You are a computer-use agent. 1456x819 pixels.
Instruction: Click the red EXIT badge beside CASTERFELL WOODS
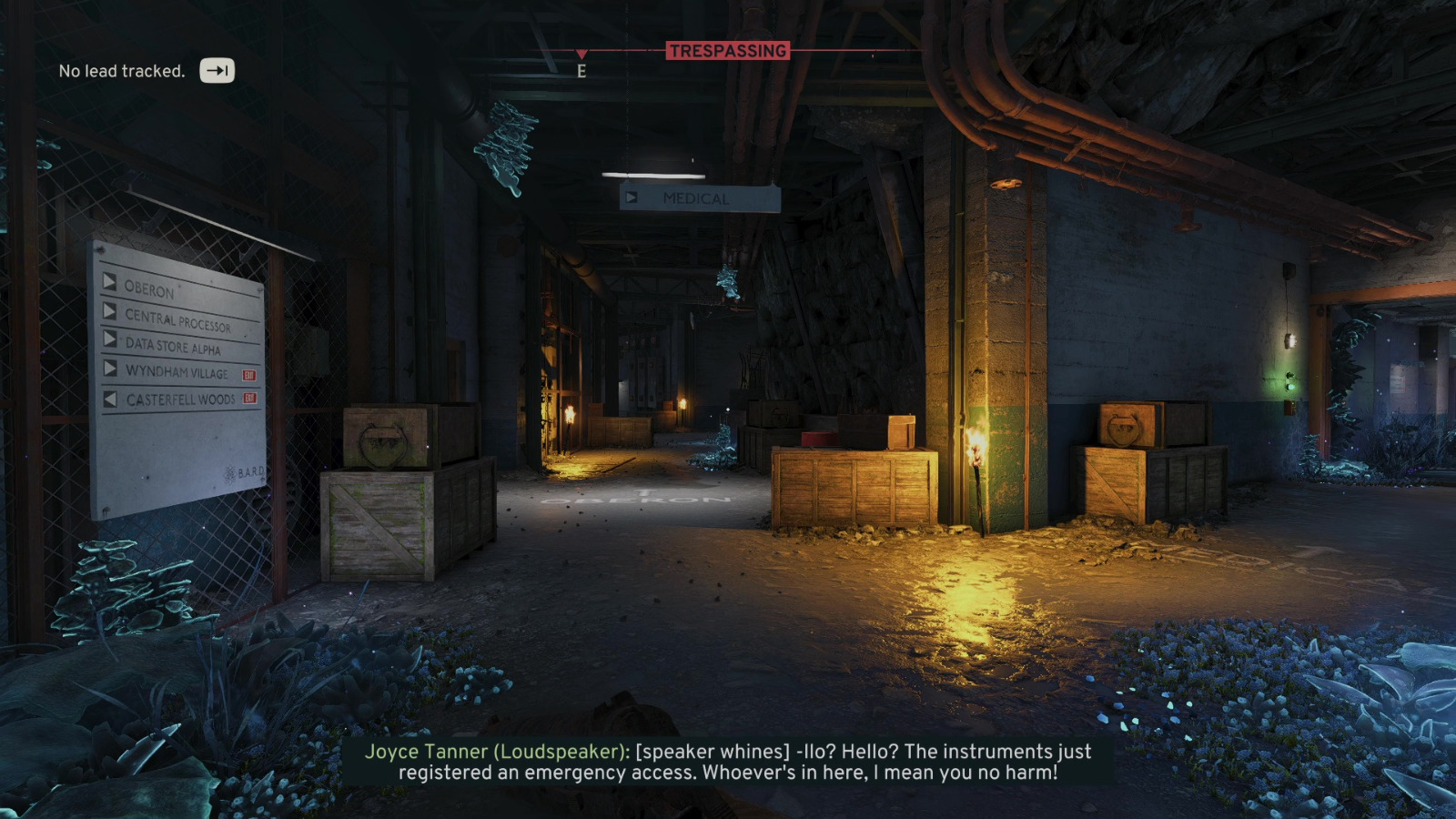click(x=250, y=398)
